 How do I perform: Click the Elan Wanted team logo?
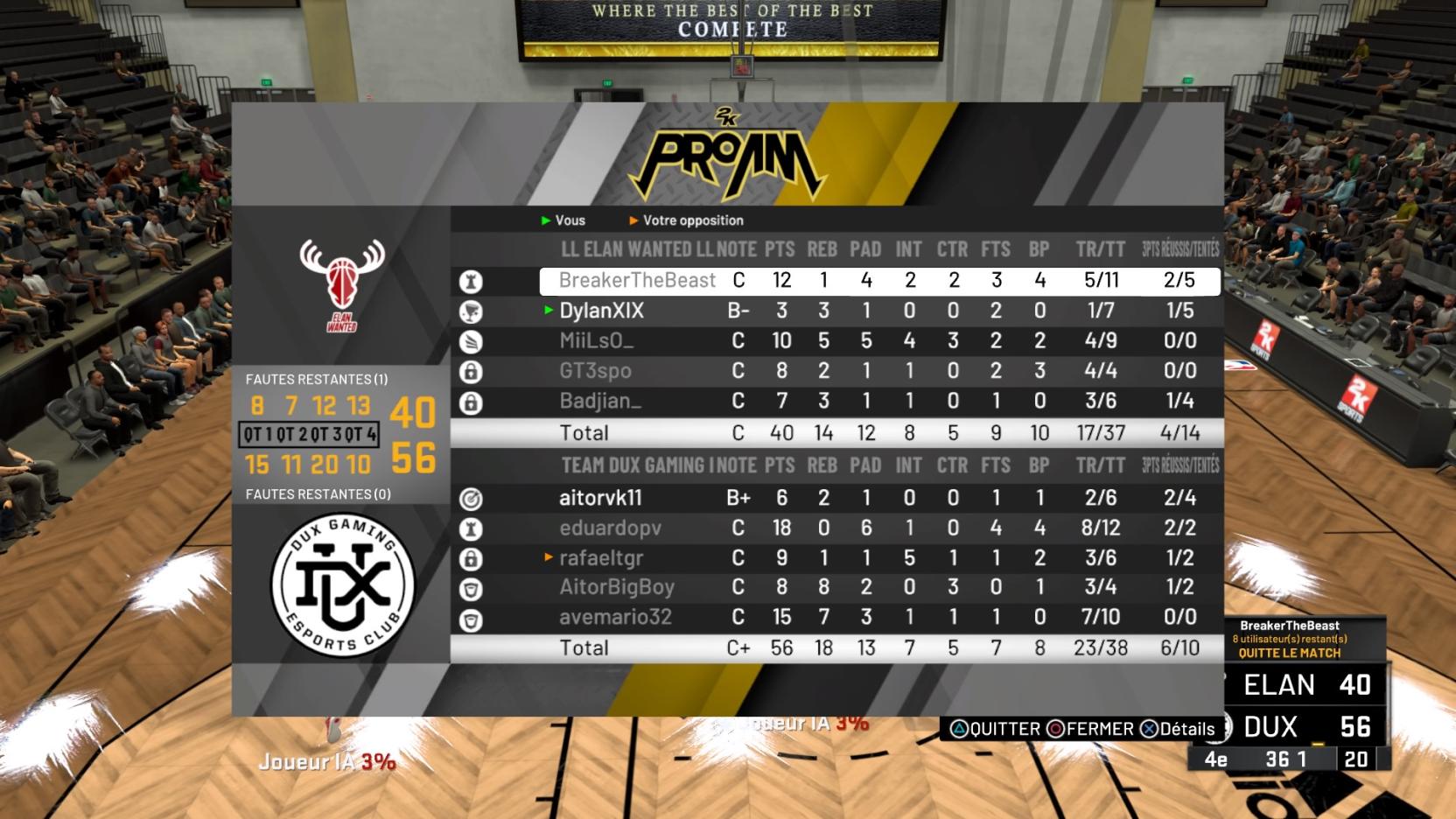(342, 284)
